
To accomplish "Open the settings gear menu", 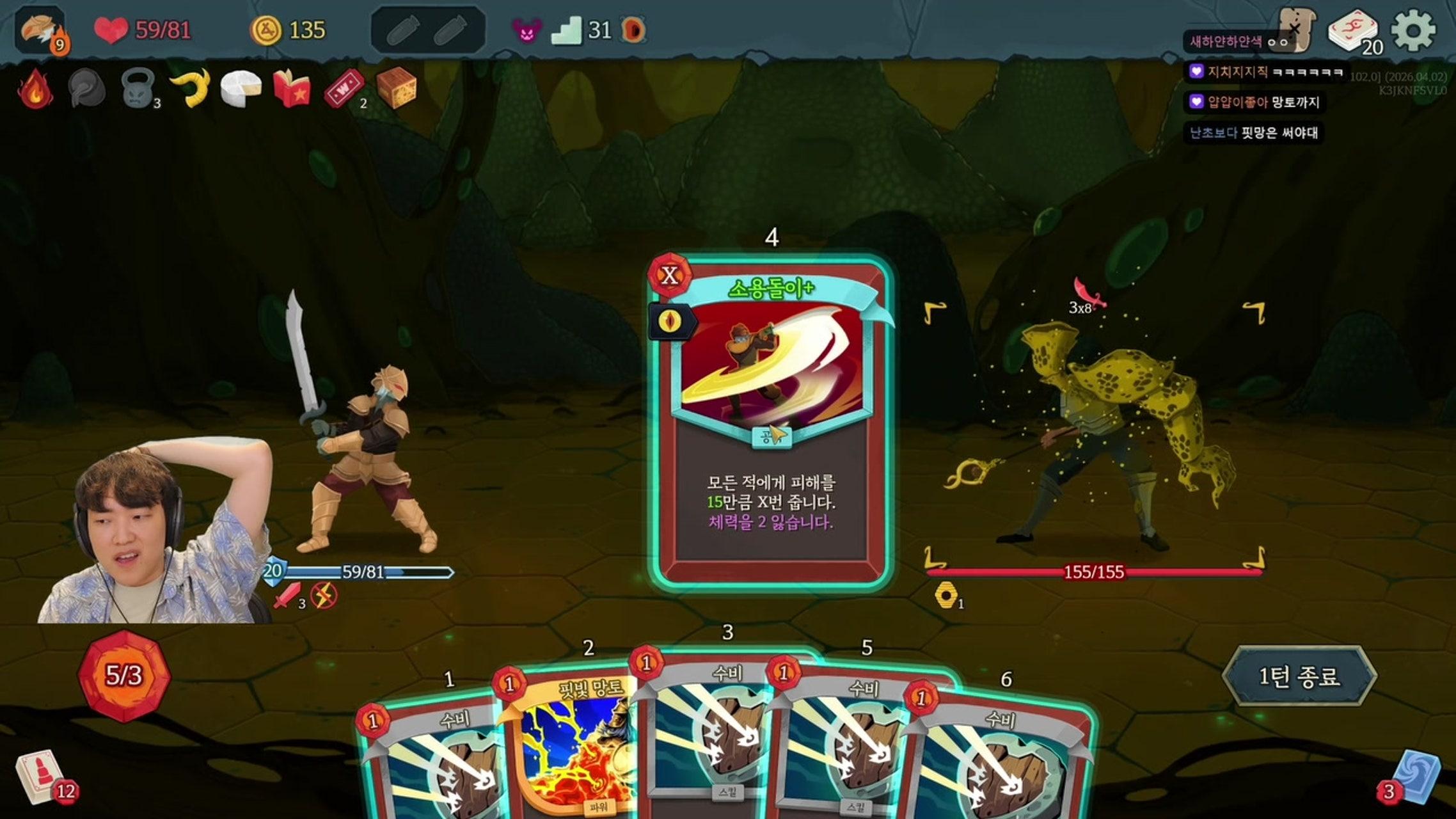I will [1412, 30].
